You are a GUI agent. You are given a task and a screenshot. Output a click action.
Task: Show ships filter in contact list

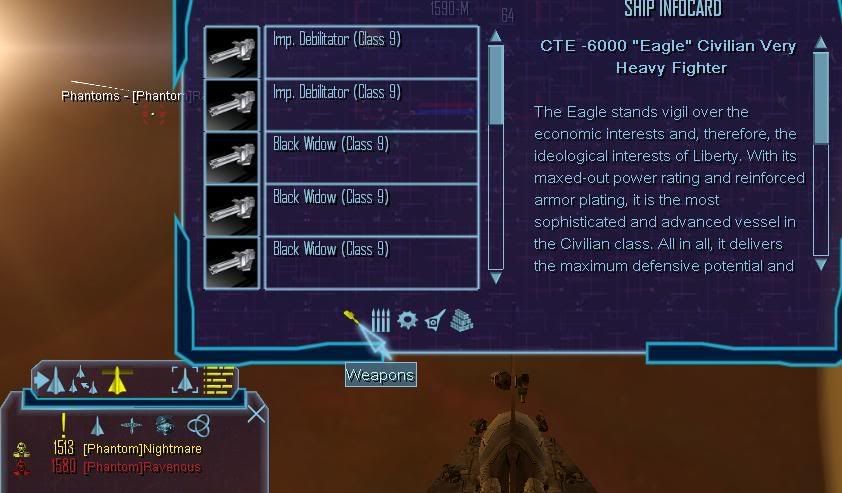pos(97,425)
